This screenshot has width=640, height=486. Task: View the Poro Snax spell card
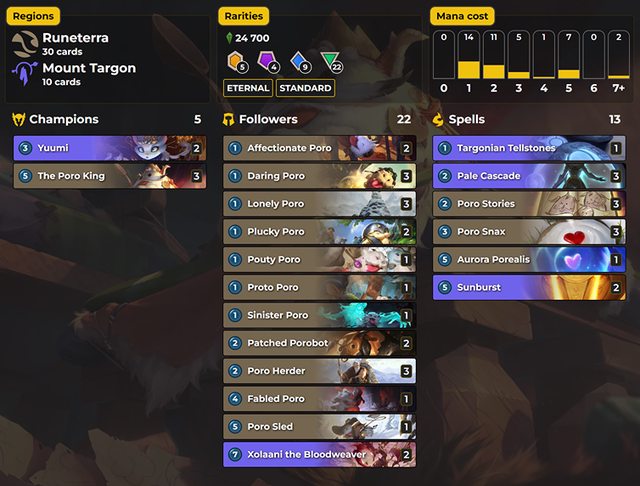coord(529,231)
